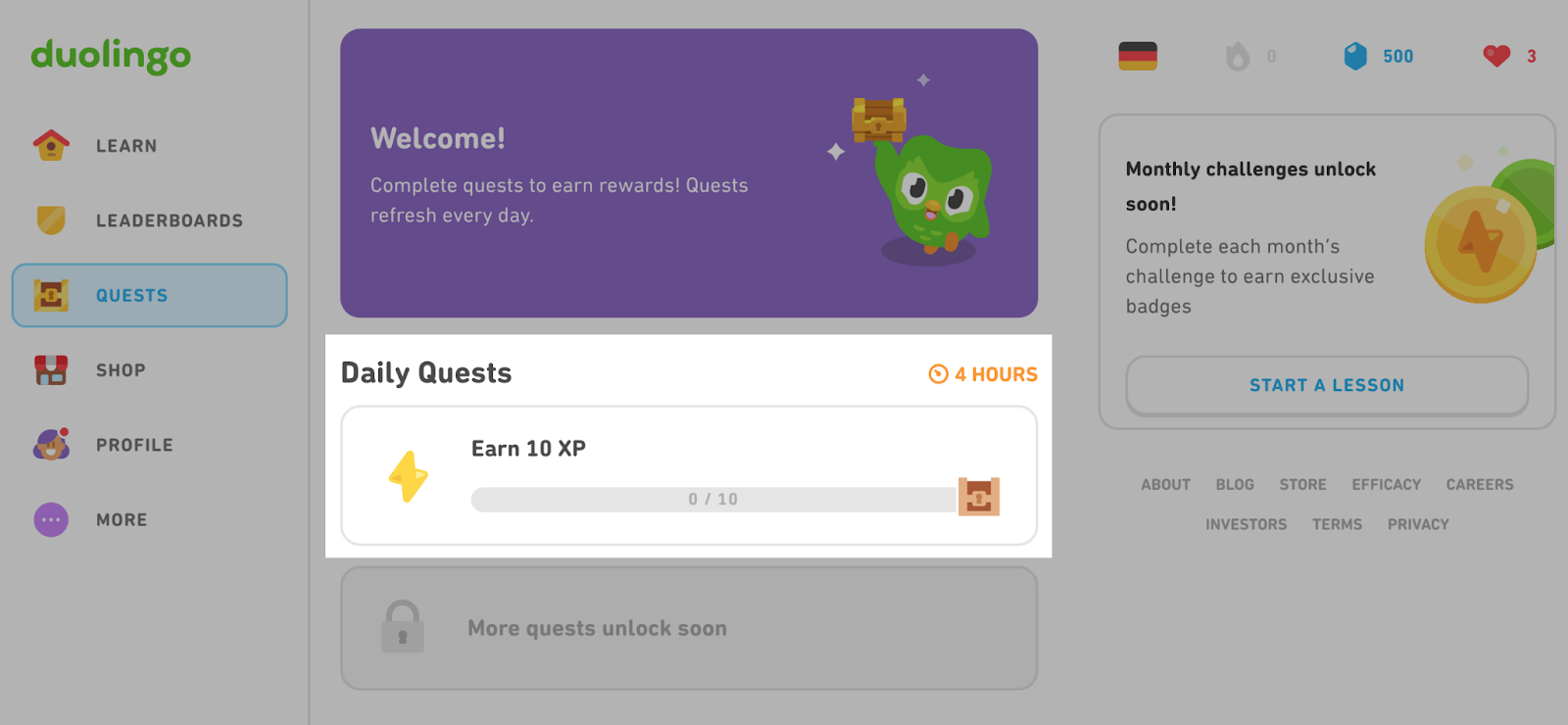
Task: Select the Profile avatar icon
Action: coord(50,444)
